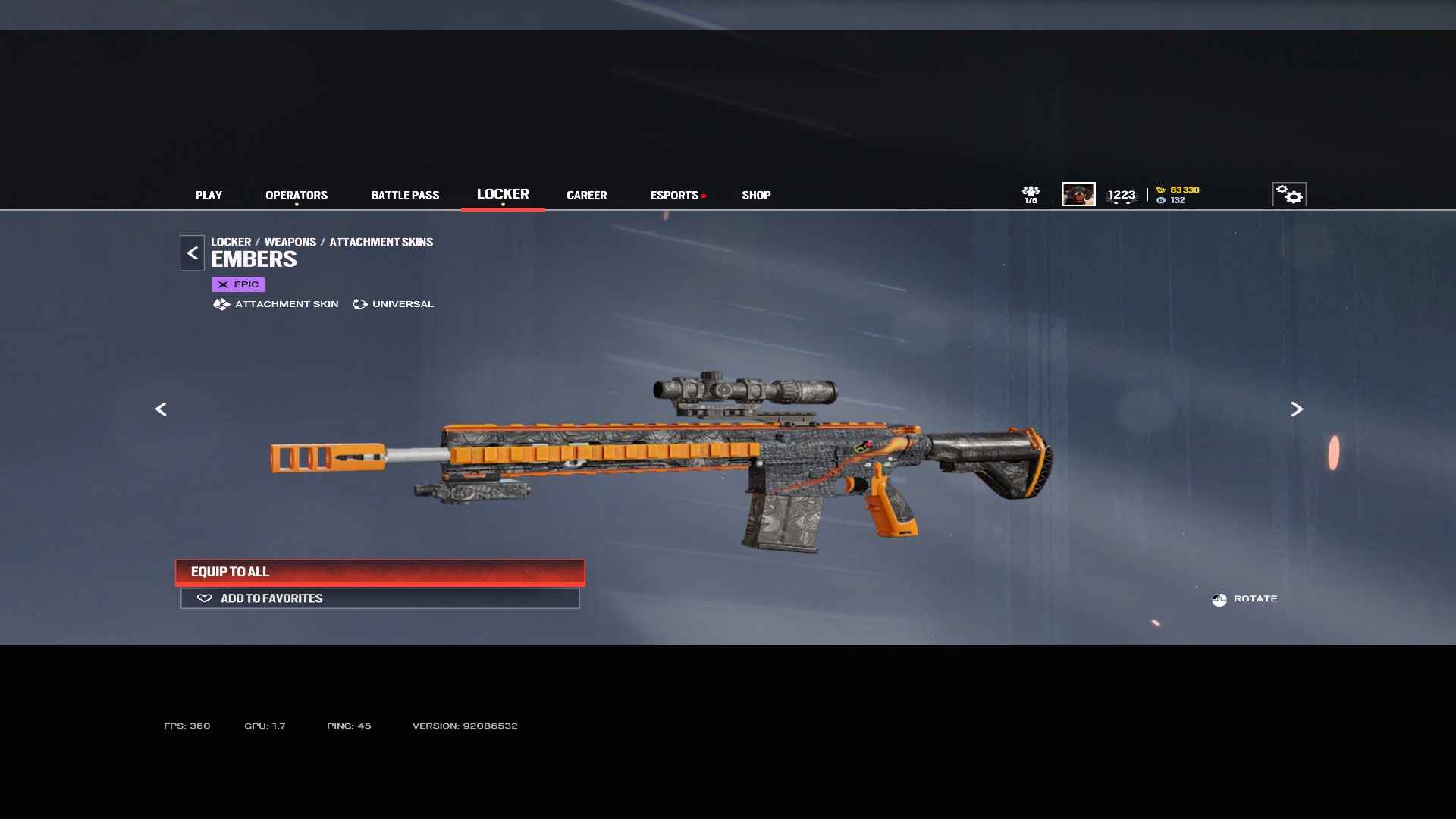Click the player profile avatar
The height and width of the screenshot is (819, 1456).
[1078, 195]
